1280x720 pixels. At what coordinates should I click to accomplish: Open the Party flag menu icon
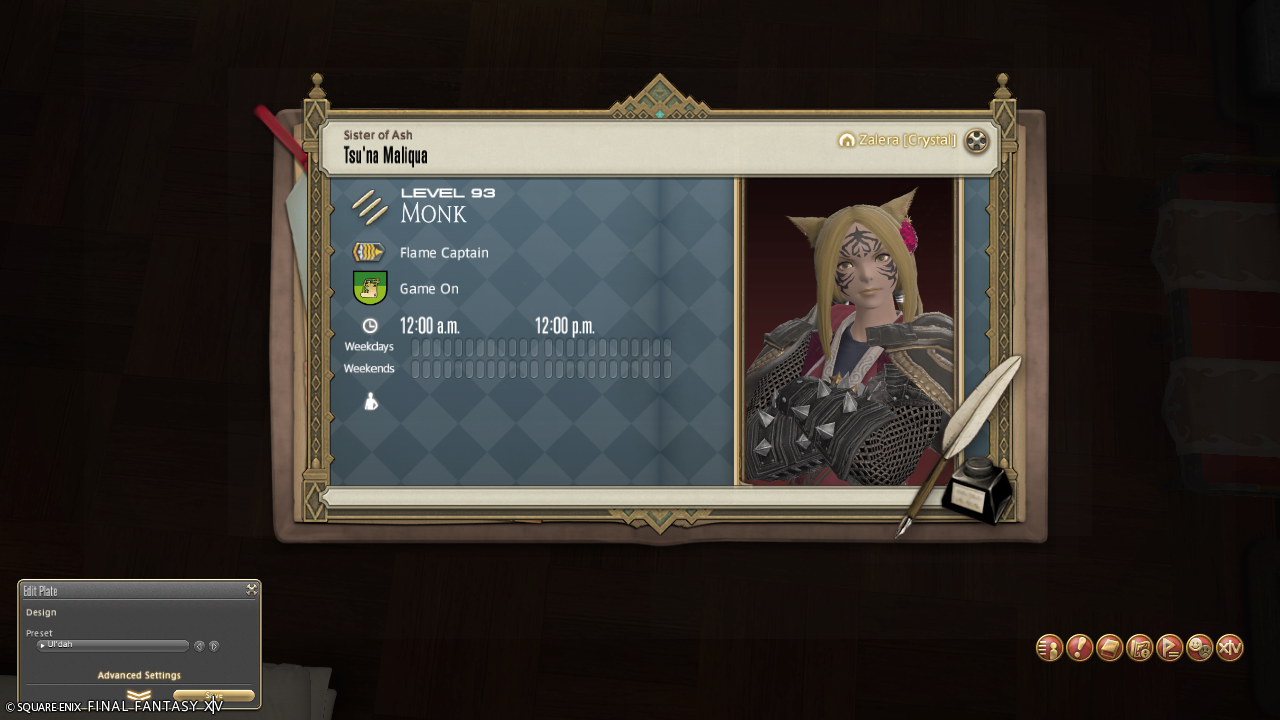(x=1169, y=648)
